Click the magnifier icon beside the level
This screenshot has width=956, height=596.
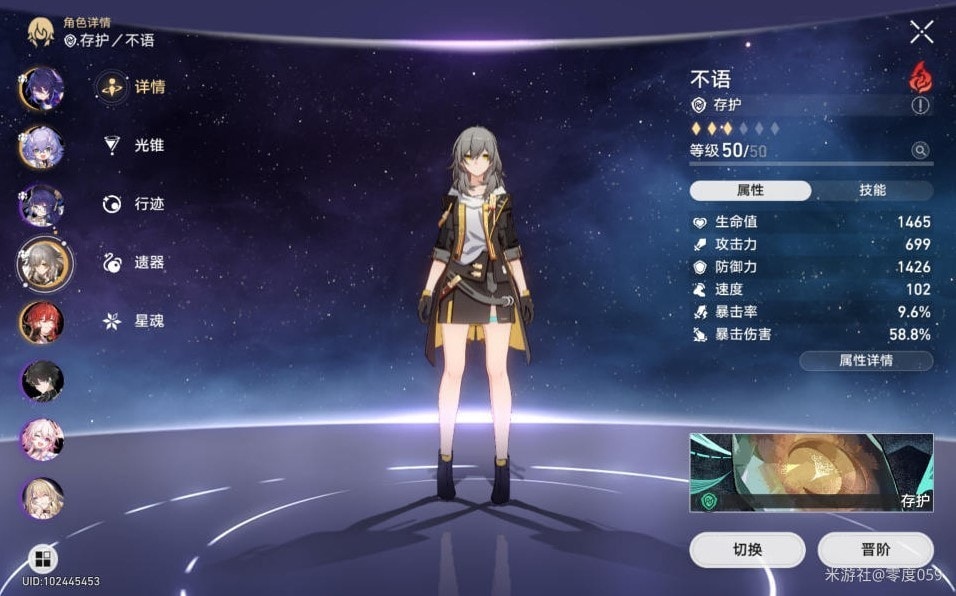920,150
